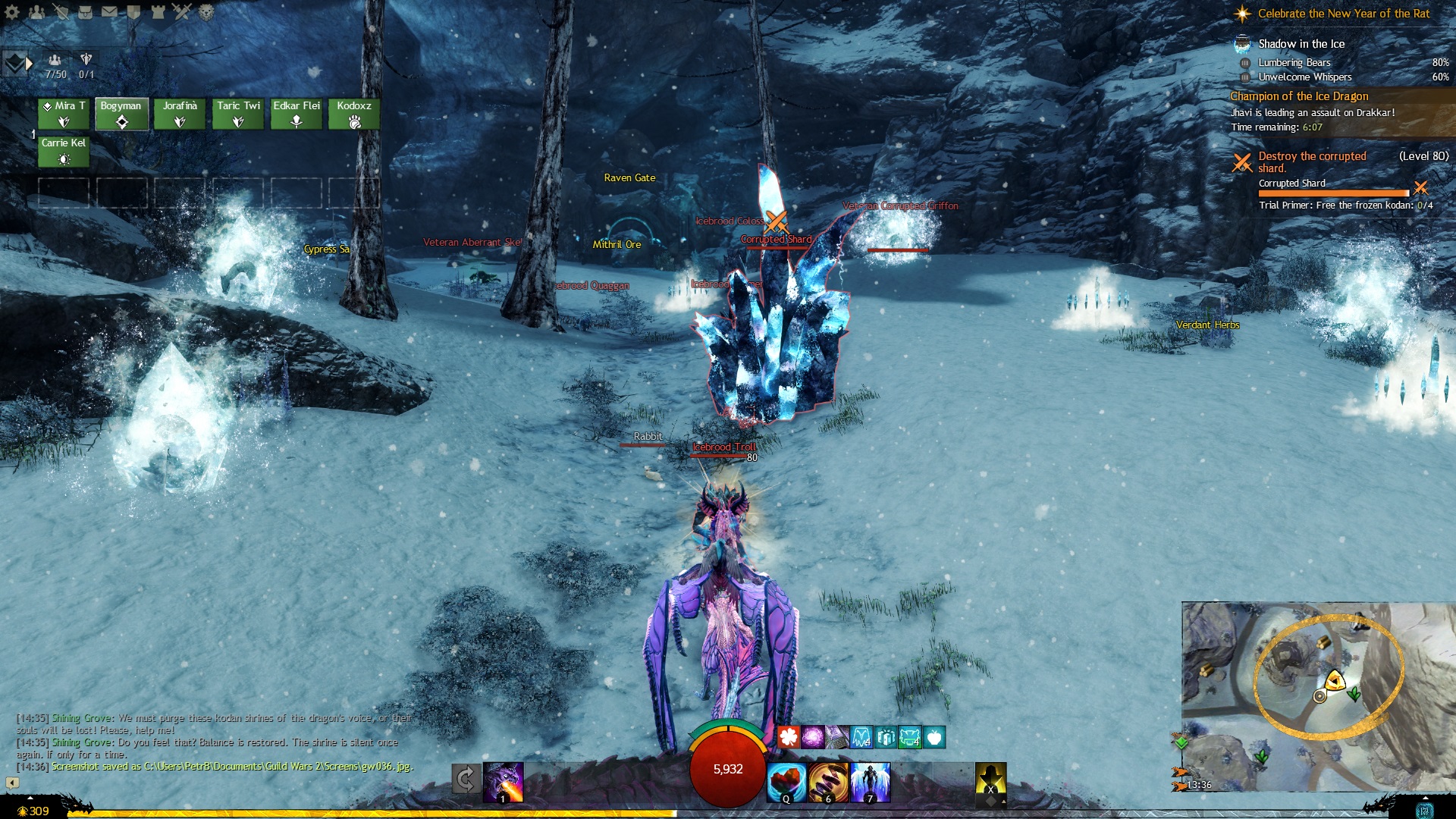1456x819 pixels.
Task: Select squad member Bogyman
Action: 121,115
